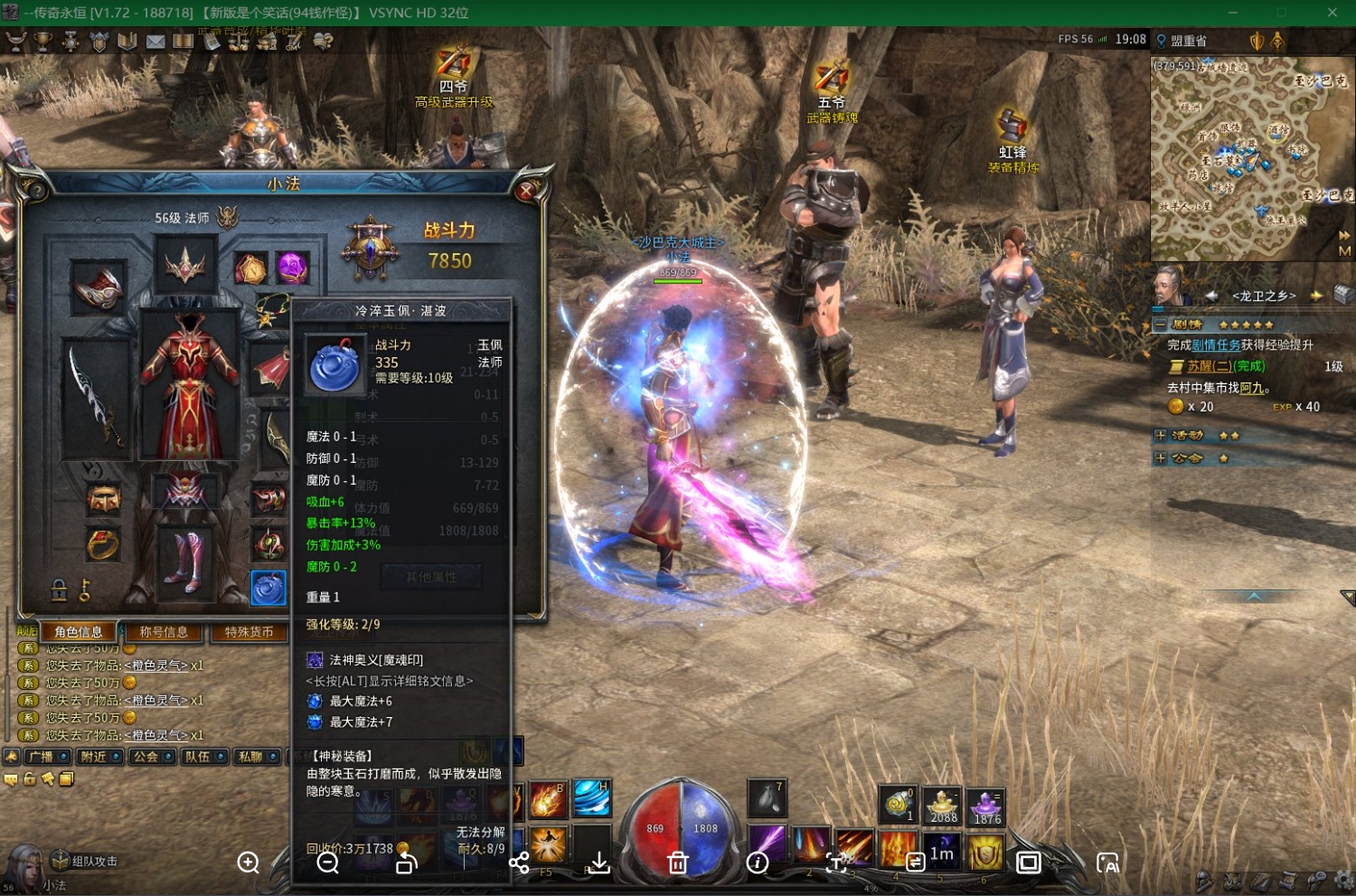Open the 特殊货币 tab
This screenshot has width=1356, height=896.
point(249,632)
